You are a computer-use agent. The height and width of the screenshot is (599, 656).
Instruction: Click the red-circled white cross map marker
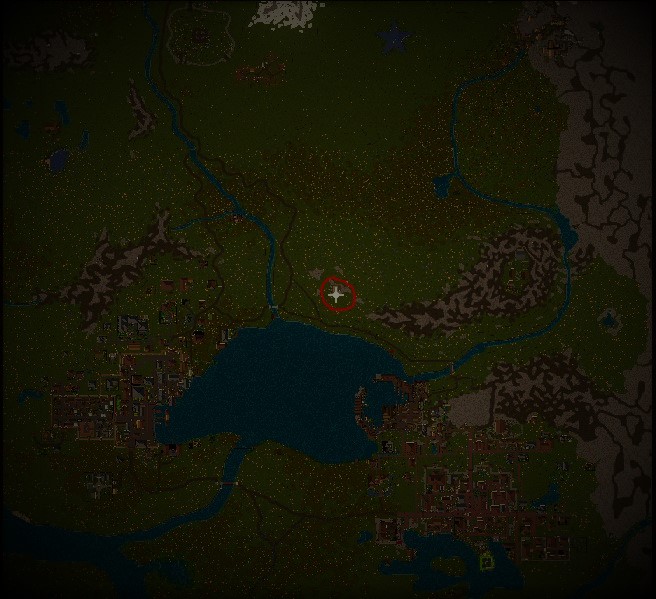(x=337, y=294)
